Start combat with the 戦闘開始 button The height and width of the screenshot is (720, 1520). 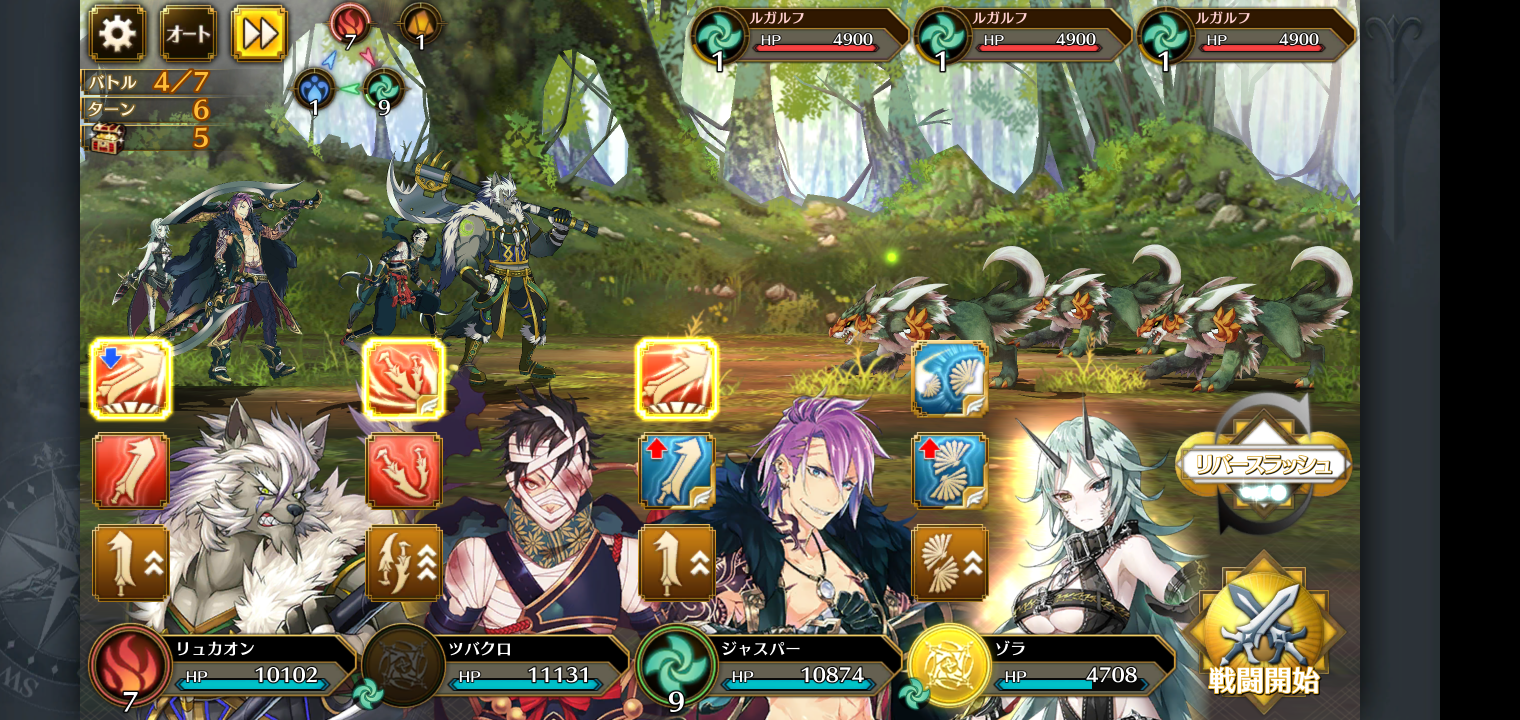point(1264,630)
